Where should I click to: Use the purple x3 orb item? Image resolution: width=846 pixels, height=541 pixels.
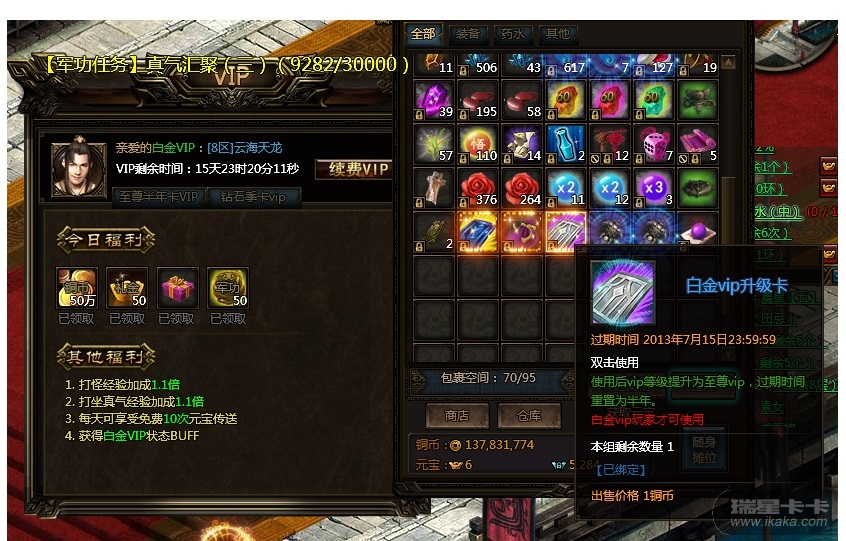pyautogui.click(x=654, y=187)
